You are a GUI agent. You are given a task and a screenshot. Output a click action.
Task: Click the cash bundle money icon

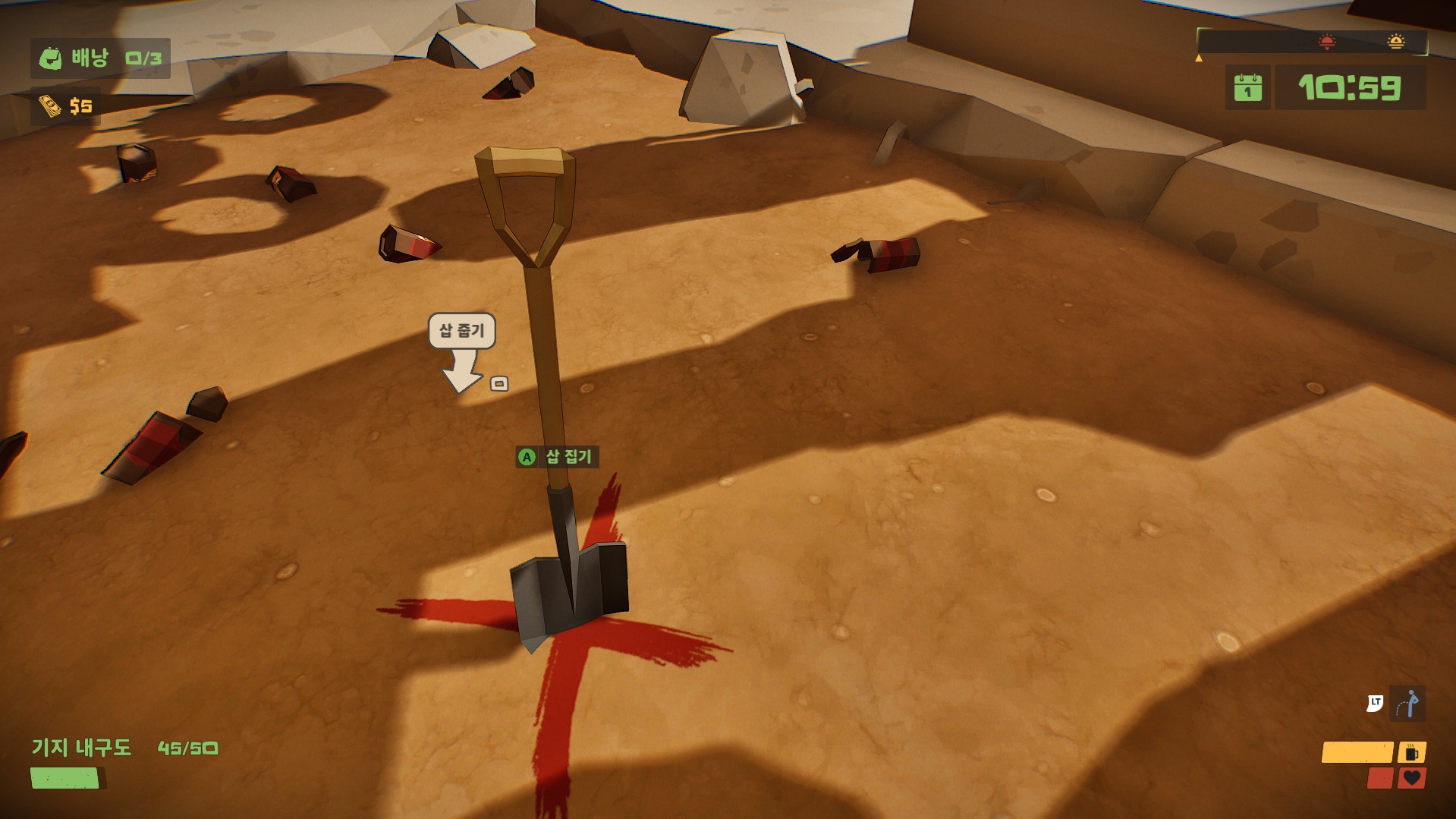pos(49,106)
